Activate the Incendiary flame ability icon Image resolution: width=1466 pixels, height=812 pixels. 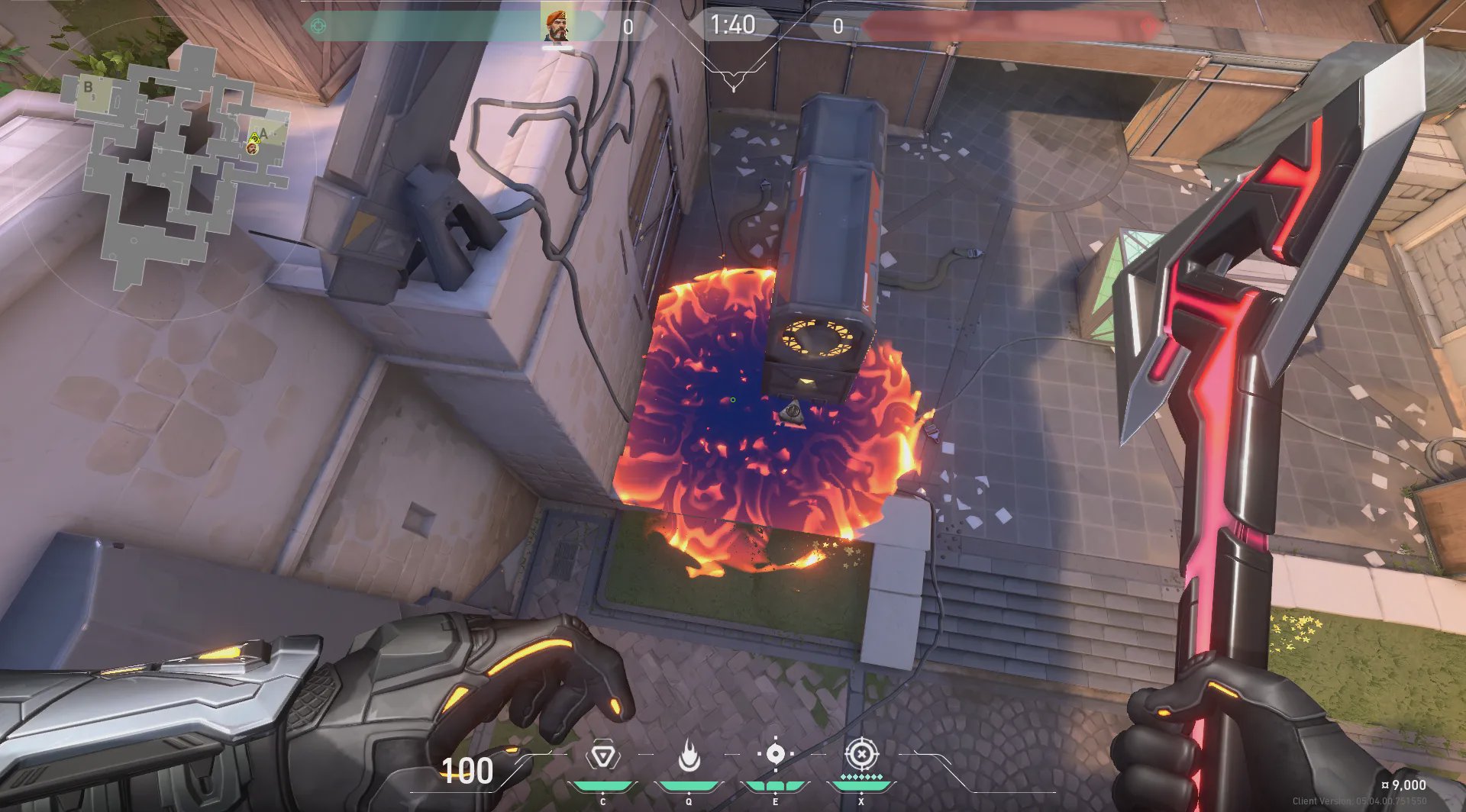(689, 757)
